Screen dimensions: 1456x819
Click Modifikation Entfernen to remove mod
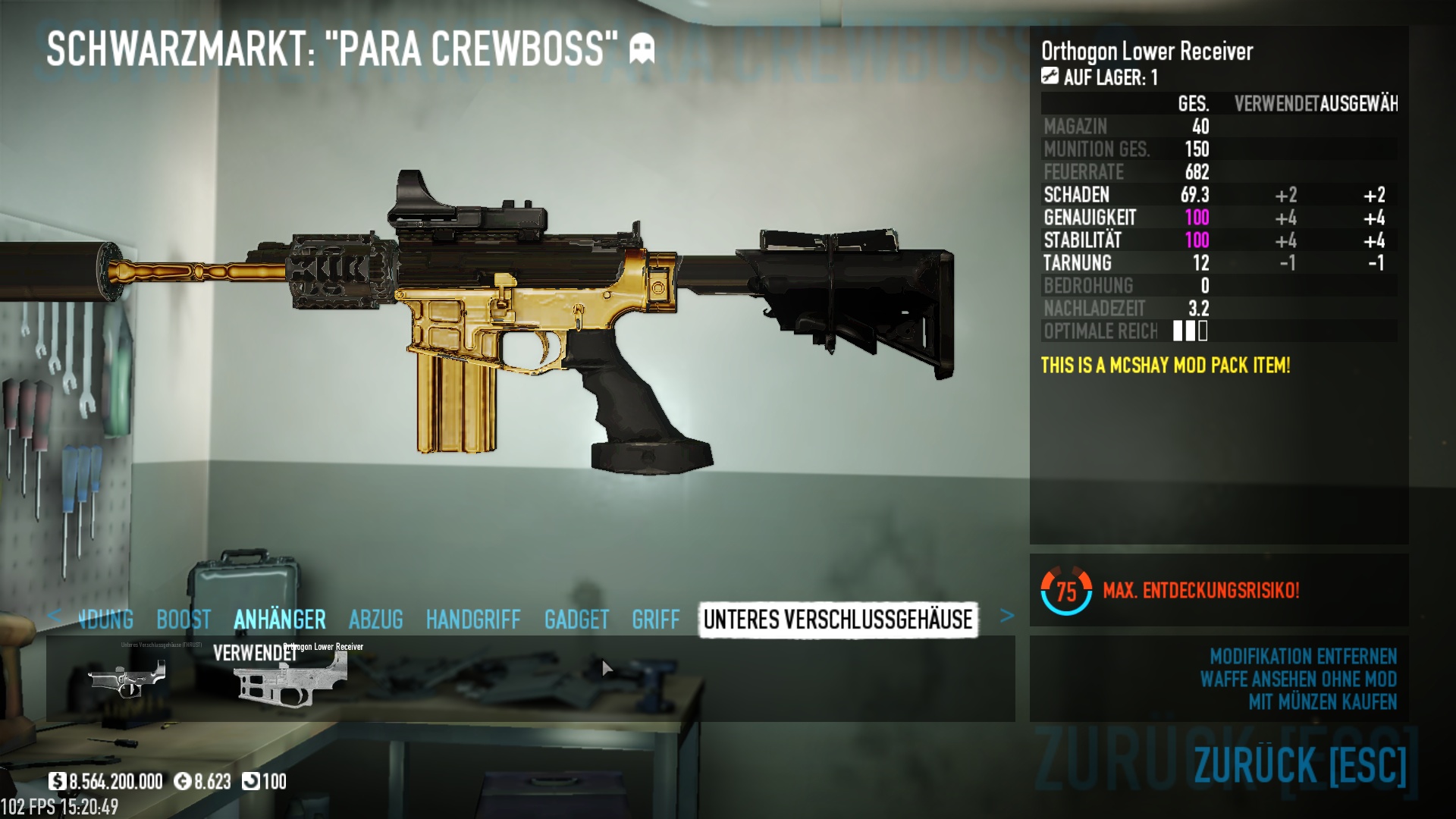1303,656
